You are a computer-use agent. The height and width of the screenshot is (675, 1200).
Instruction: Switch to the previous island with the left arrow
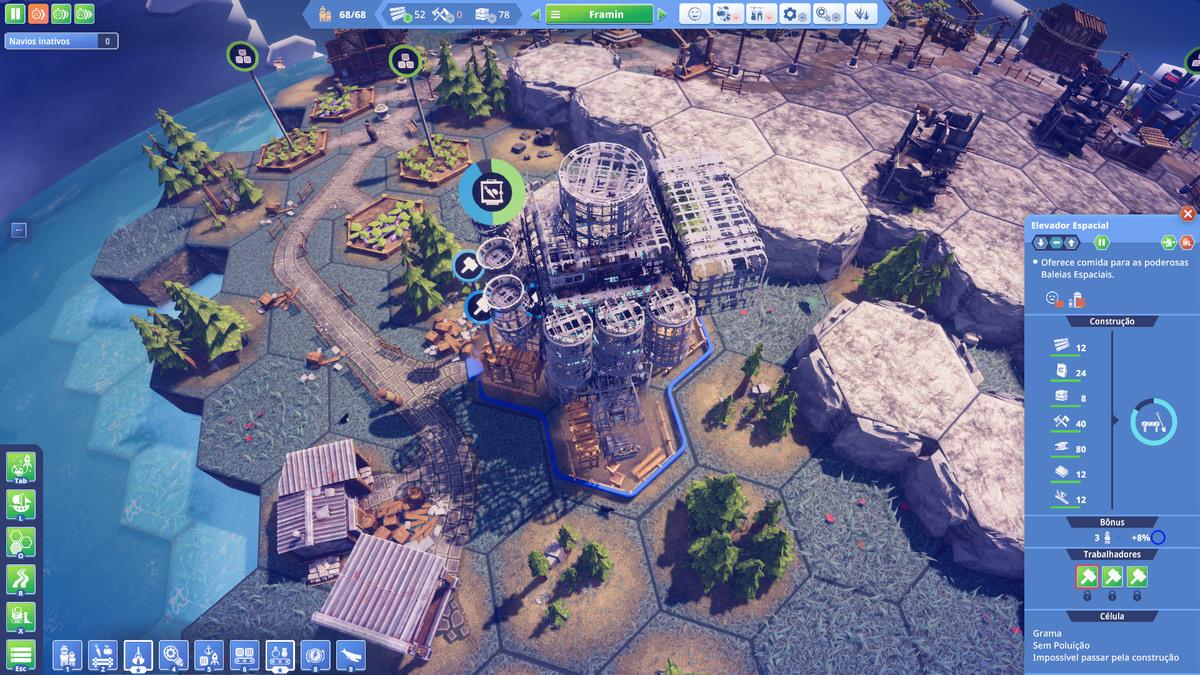(x=537, y=15)
